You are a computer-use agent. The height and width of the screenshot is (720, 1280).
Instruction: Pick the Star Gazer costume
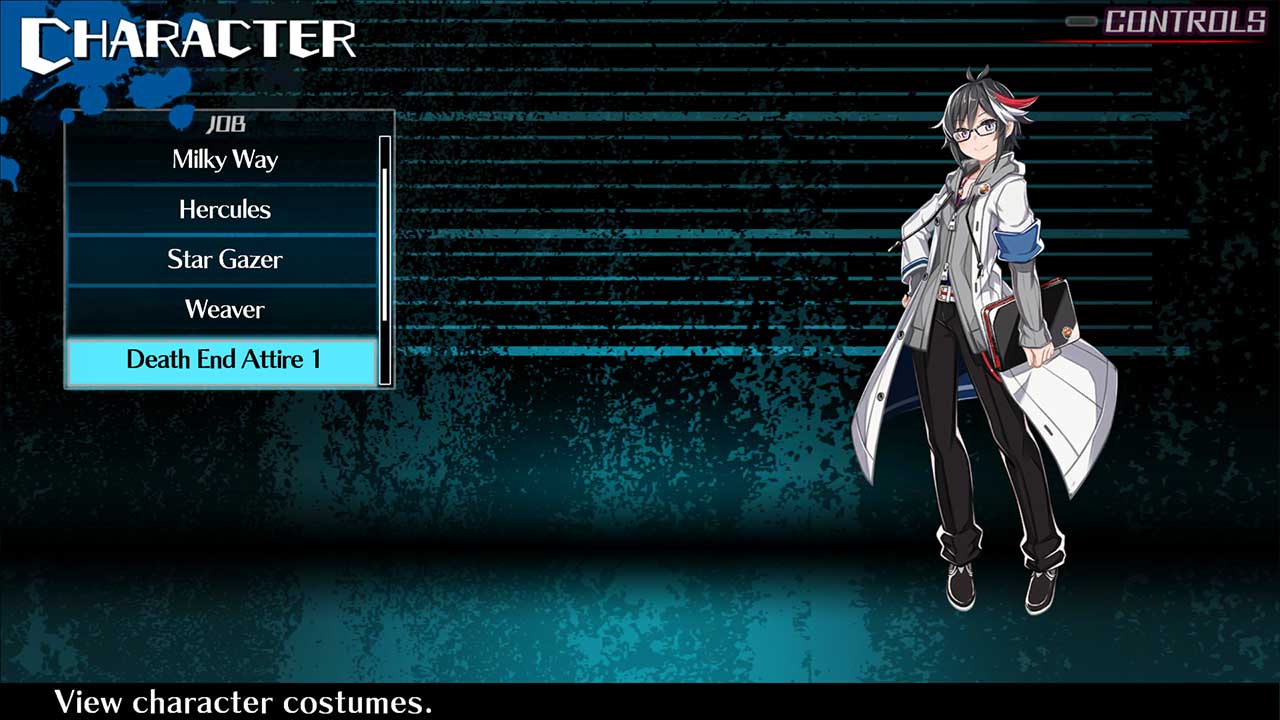click(x=224, y=259)
